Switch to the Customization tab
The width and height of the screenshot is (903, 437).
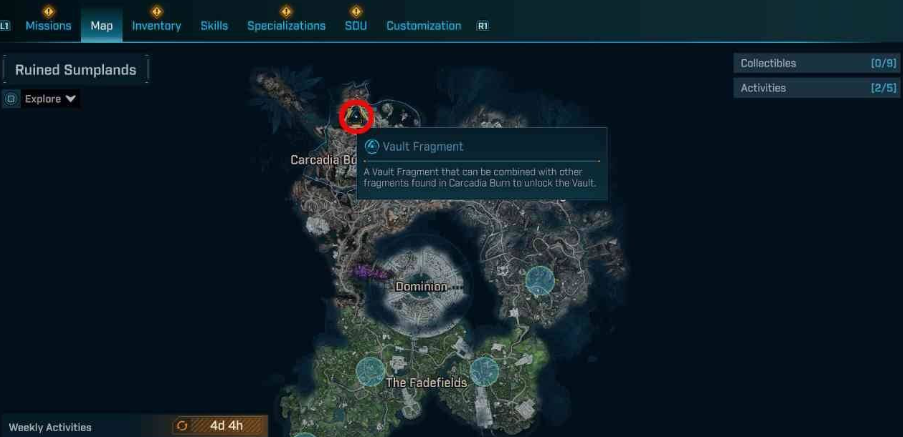[423, 26]
